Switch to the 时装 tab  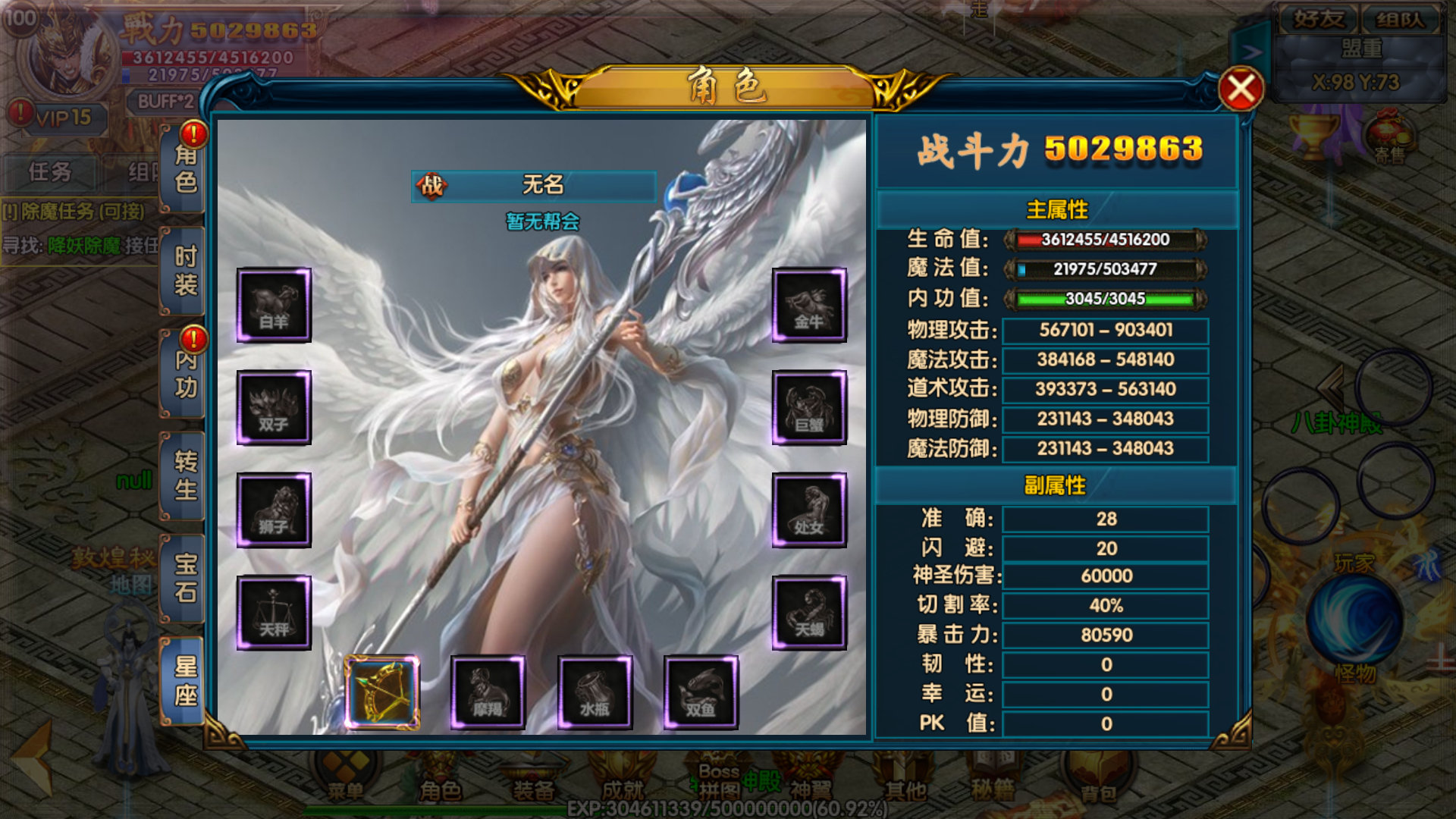(185, 271)
